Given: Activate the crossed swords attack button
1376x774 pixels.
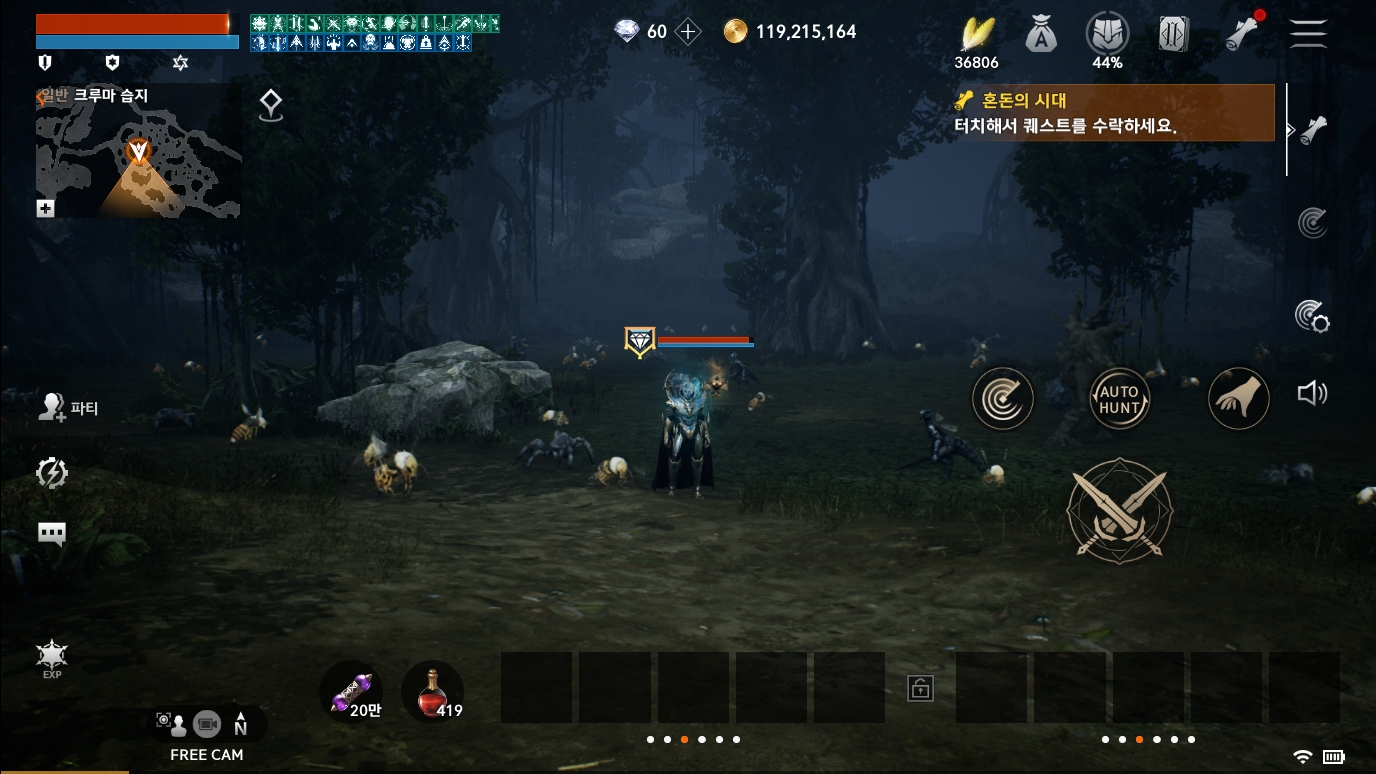Looking at the screenshot, I should click(1120, 511).
